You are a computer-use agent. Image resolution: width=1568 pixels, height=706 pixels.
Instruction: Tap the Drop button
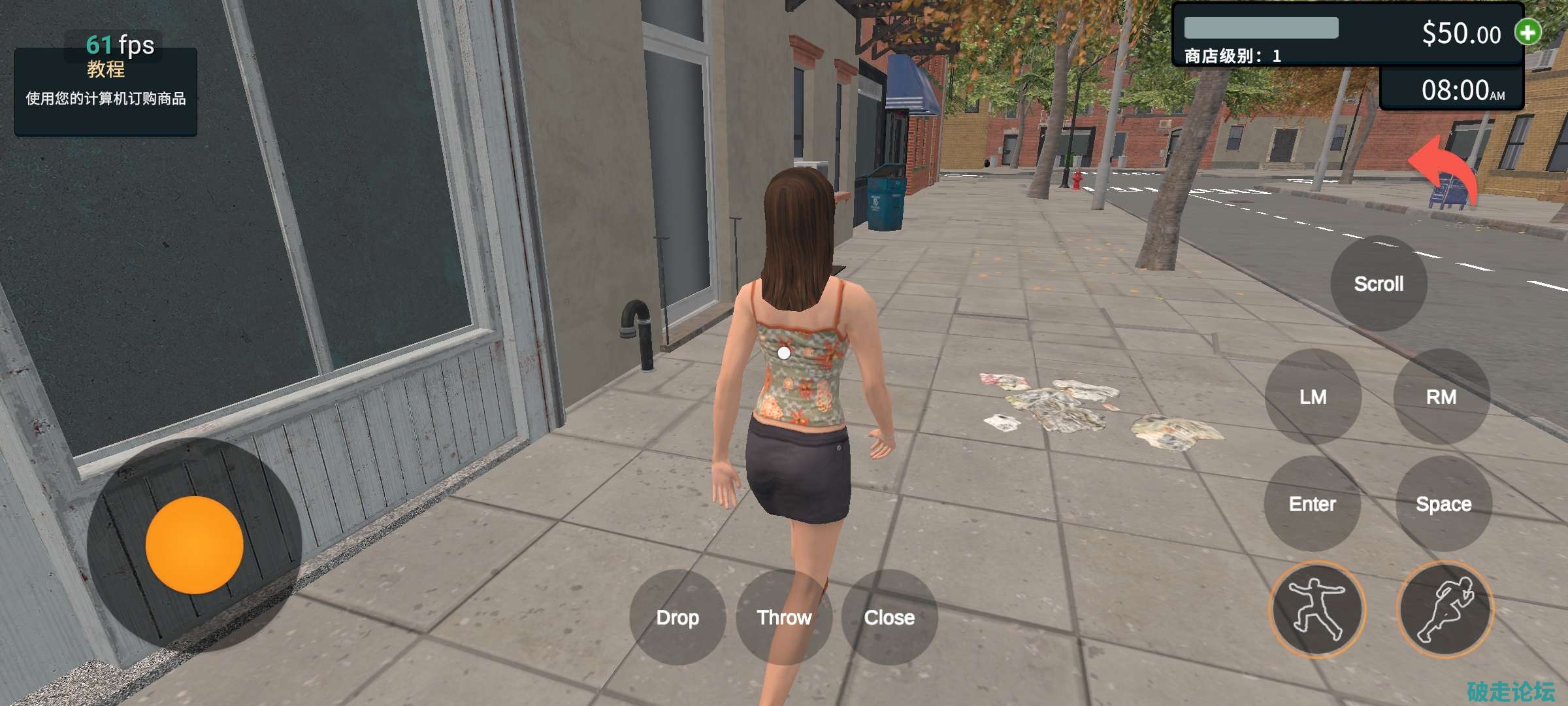pos(678,617)
